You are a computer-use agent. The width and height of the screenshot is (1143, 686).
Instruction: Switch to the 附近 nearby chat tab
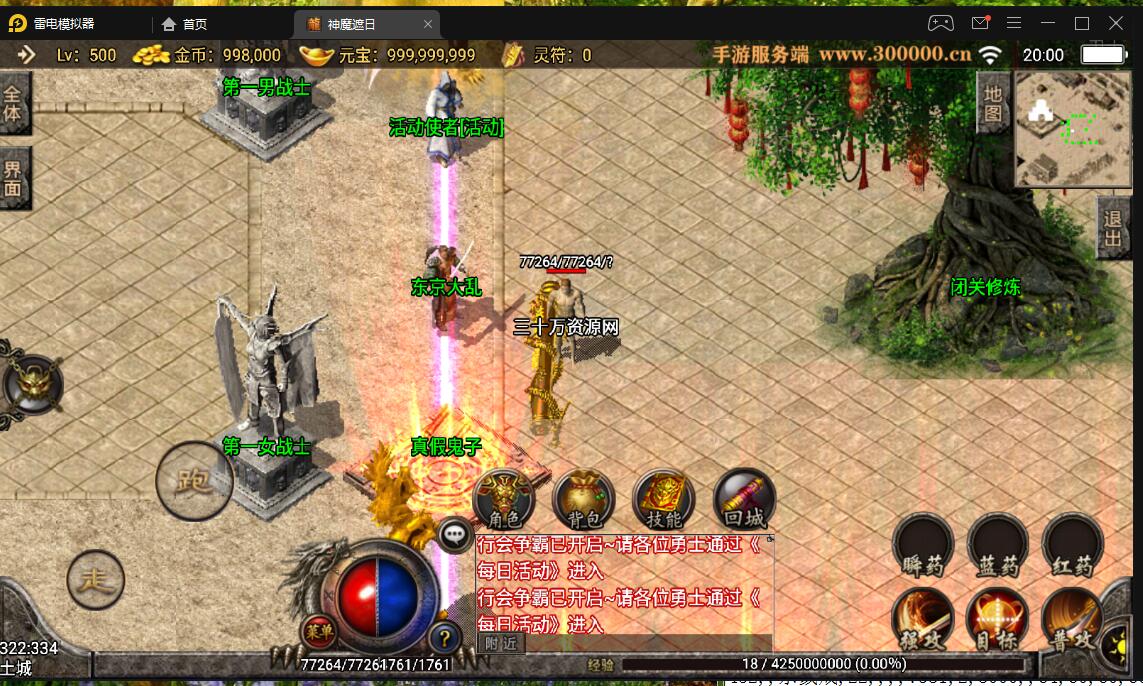501,644
